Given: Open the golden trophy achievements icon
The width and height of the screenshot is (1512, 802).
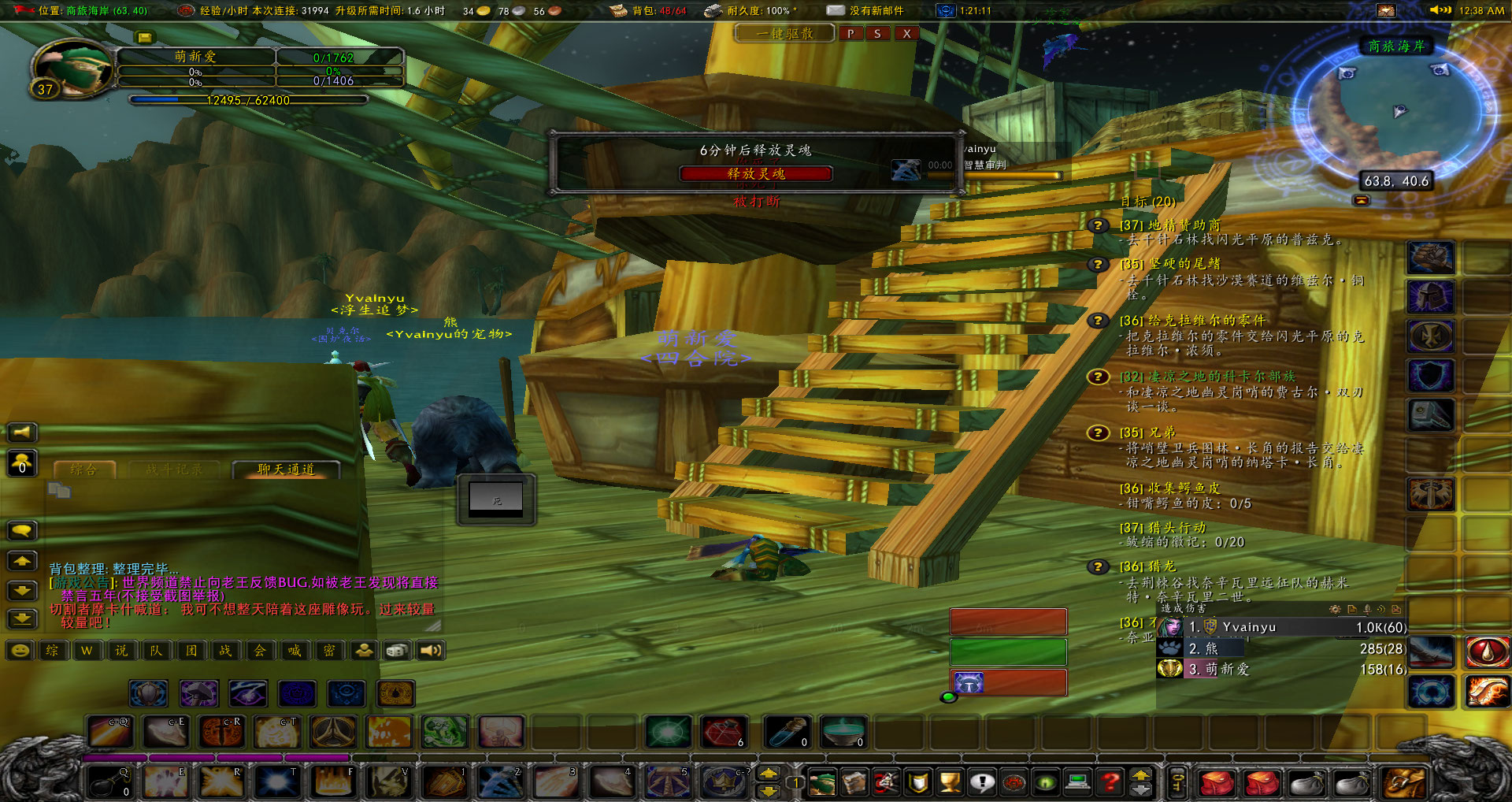Looking at the screenshot, I should (949, 782).
